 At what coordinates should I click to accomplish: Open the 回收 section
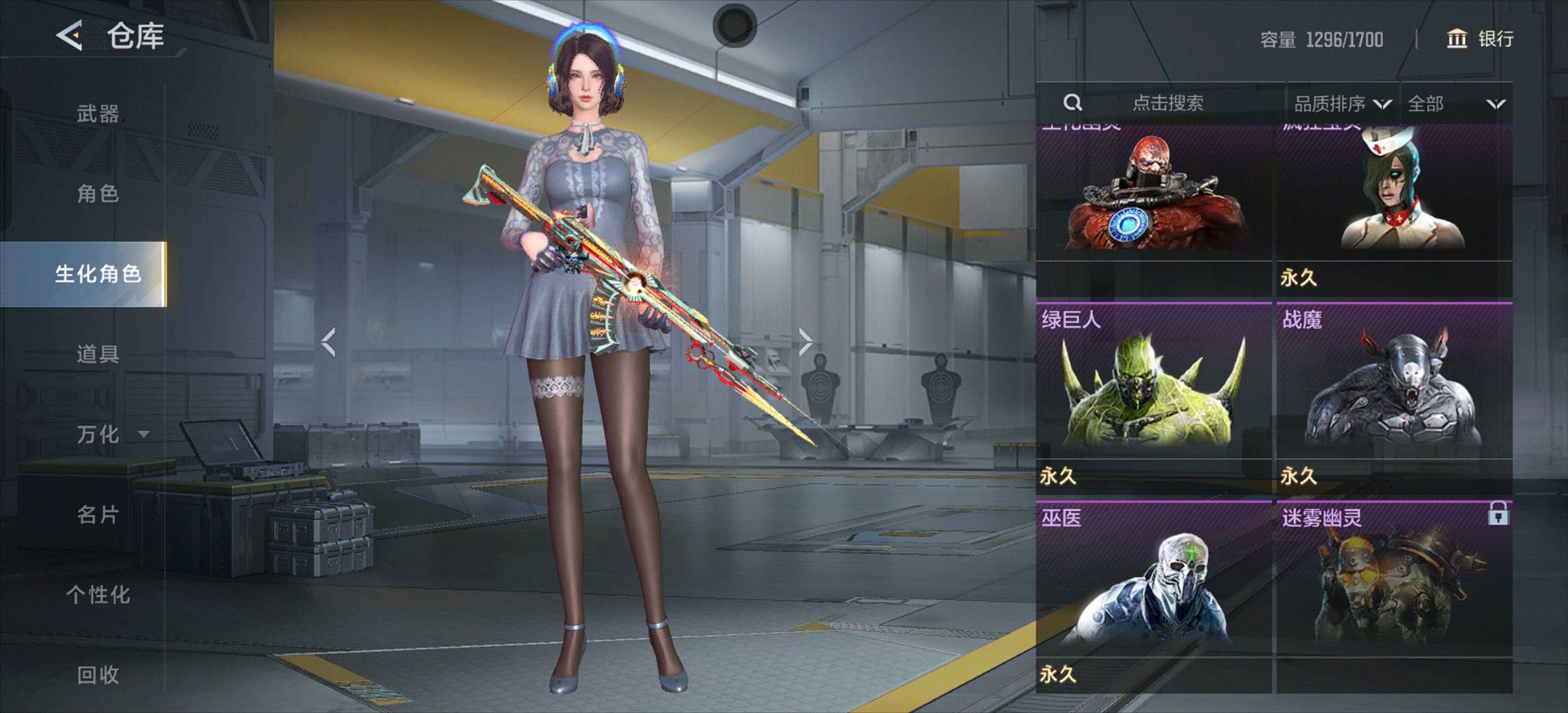[x=98, y=674]
